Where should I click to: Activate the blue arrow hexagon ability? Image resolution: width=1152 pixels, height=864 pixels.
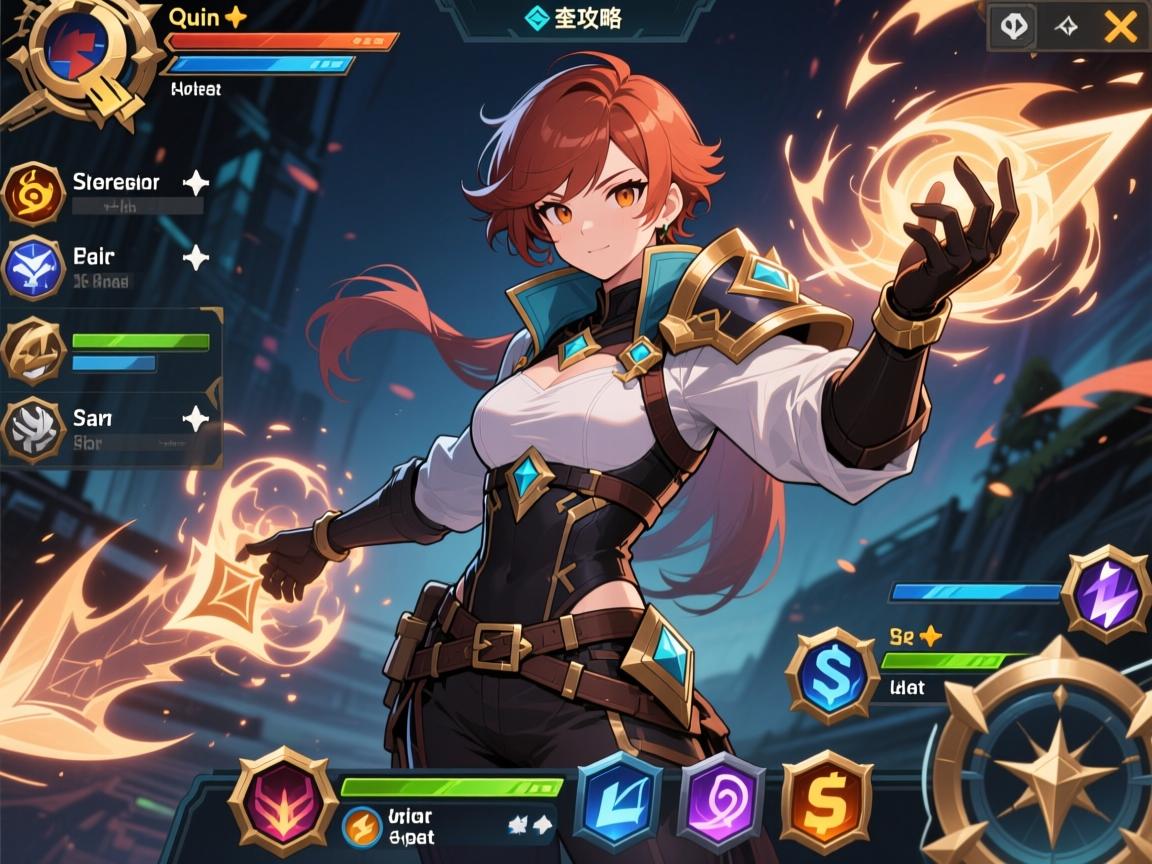pyautogui.click(x=620, y=800)
